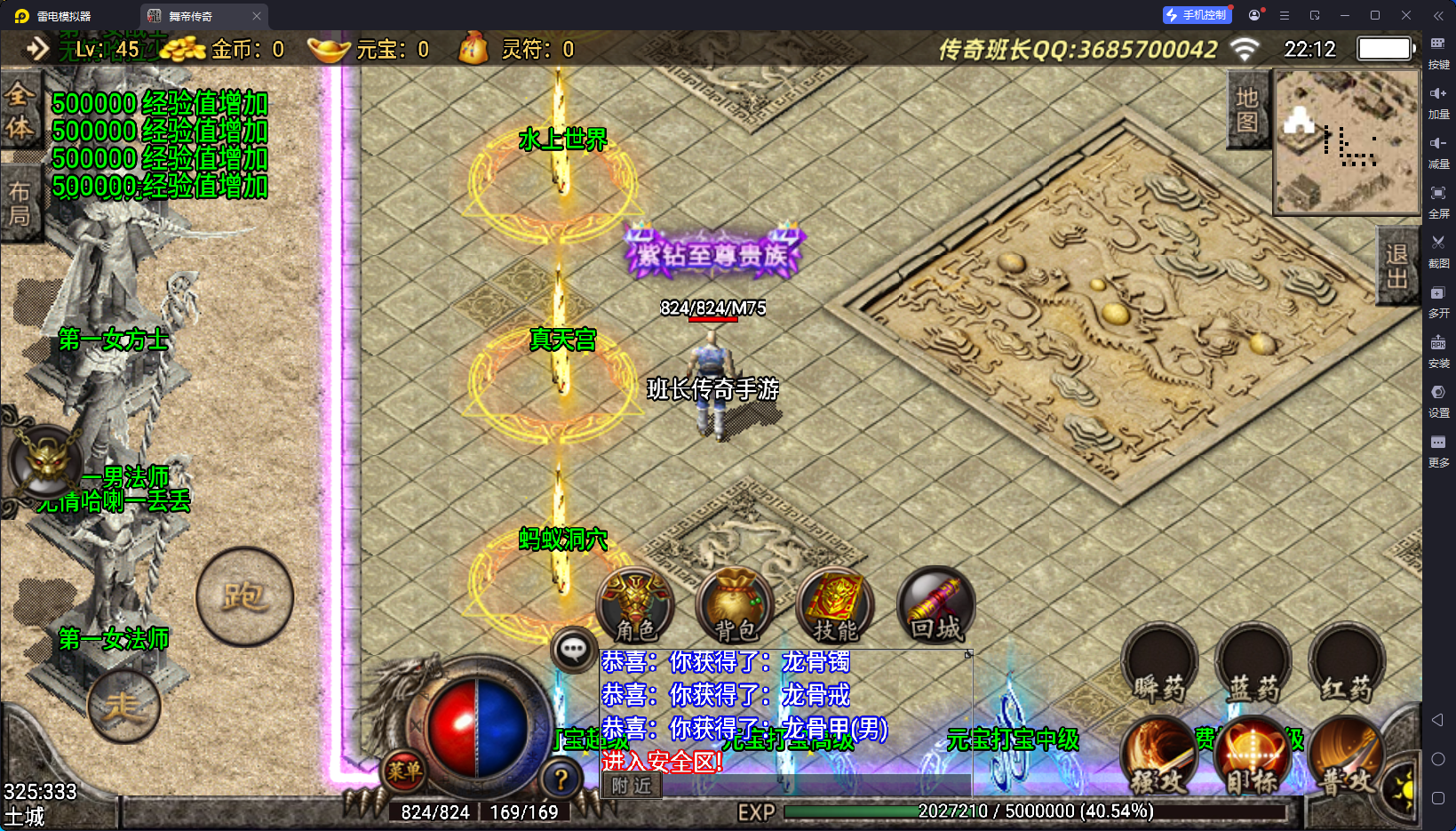Use the 蓝药 mana potion slot
This screenshot has width=1456, height=831.
click(x=1253, y=665)
